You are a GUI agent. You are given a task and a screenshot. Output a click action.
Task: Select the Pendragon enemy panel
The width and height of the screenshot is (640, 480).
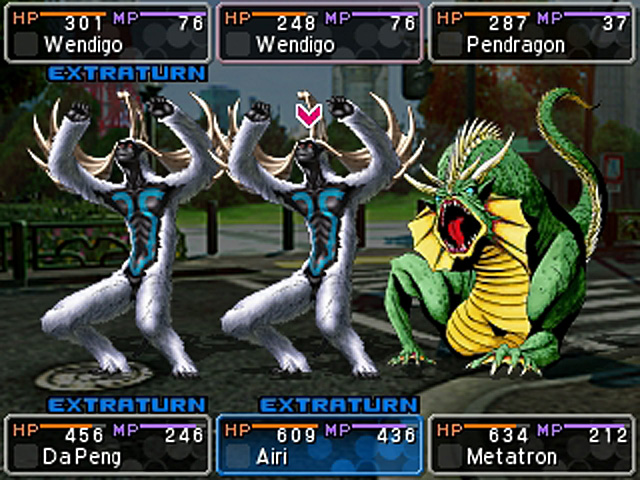533,33
